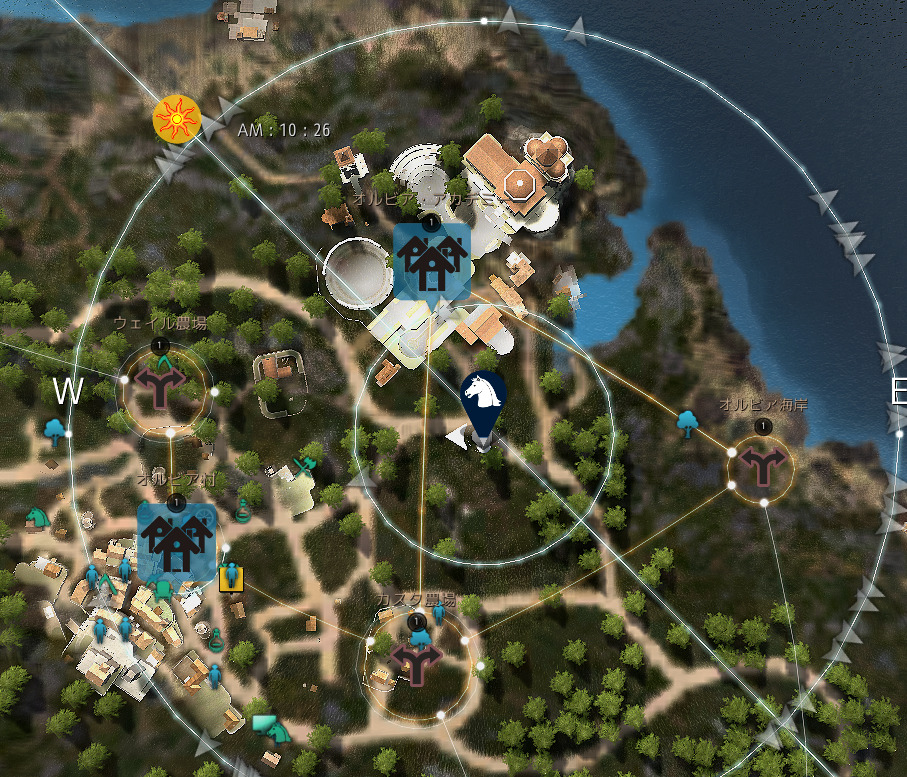Open the オルビア海岸 crossroads node
Viewport: 907px width, 777px height.
pyautogui.click(x=763, y=464)
